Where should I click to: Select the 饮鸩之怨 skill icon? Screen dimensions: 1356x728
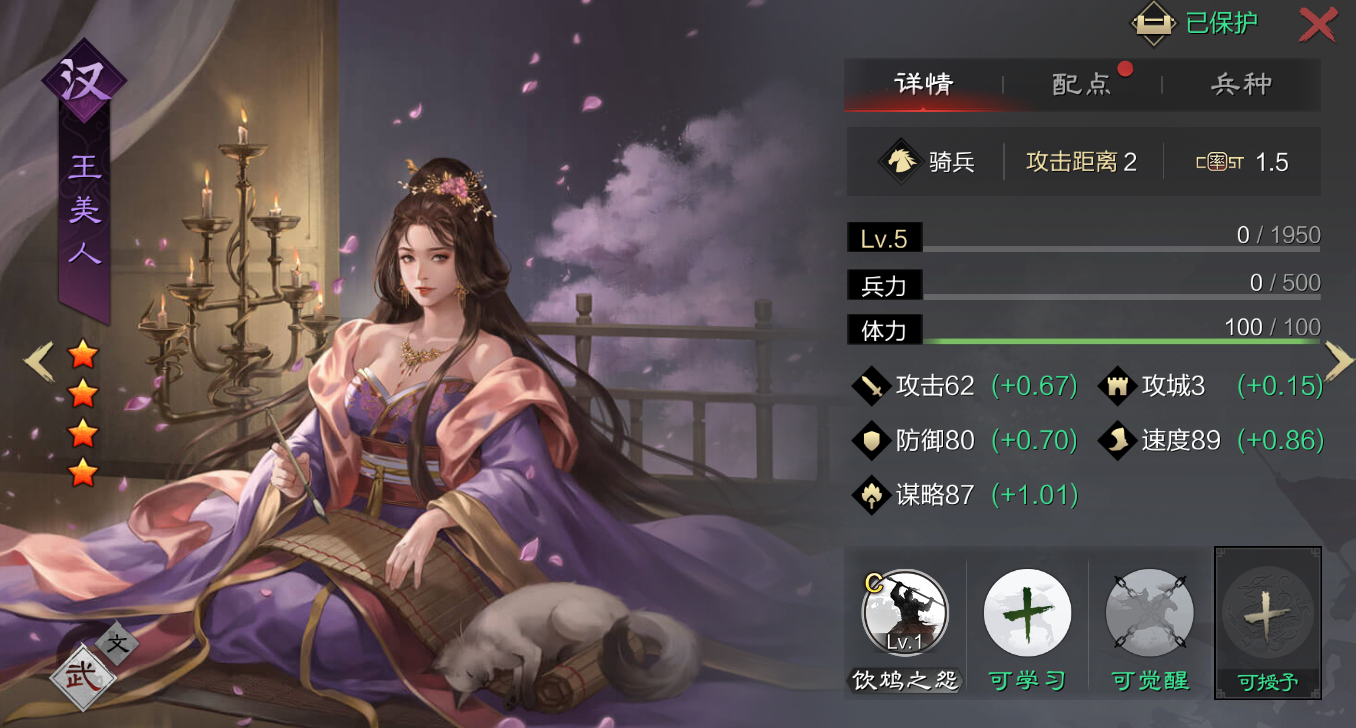coord(905,612)
